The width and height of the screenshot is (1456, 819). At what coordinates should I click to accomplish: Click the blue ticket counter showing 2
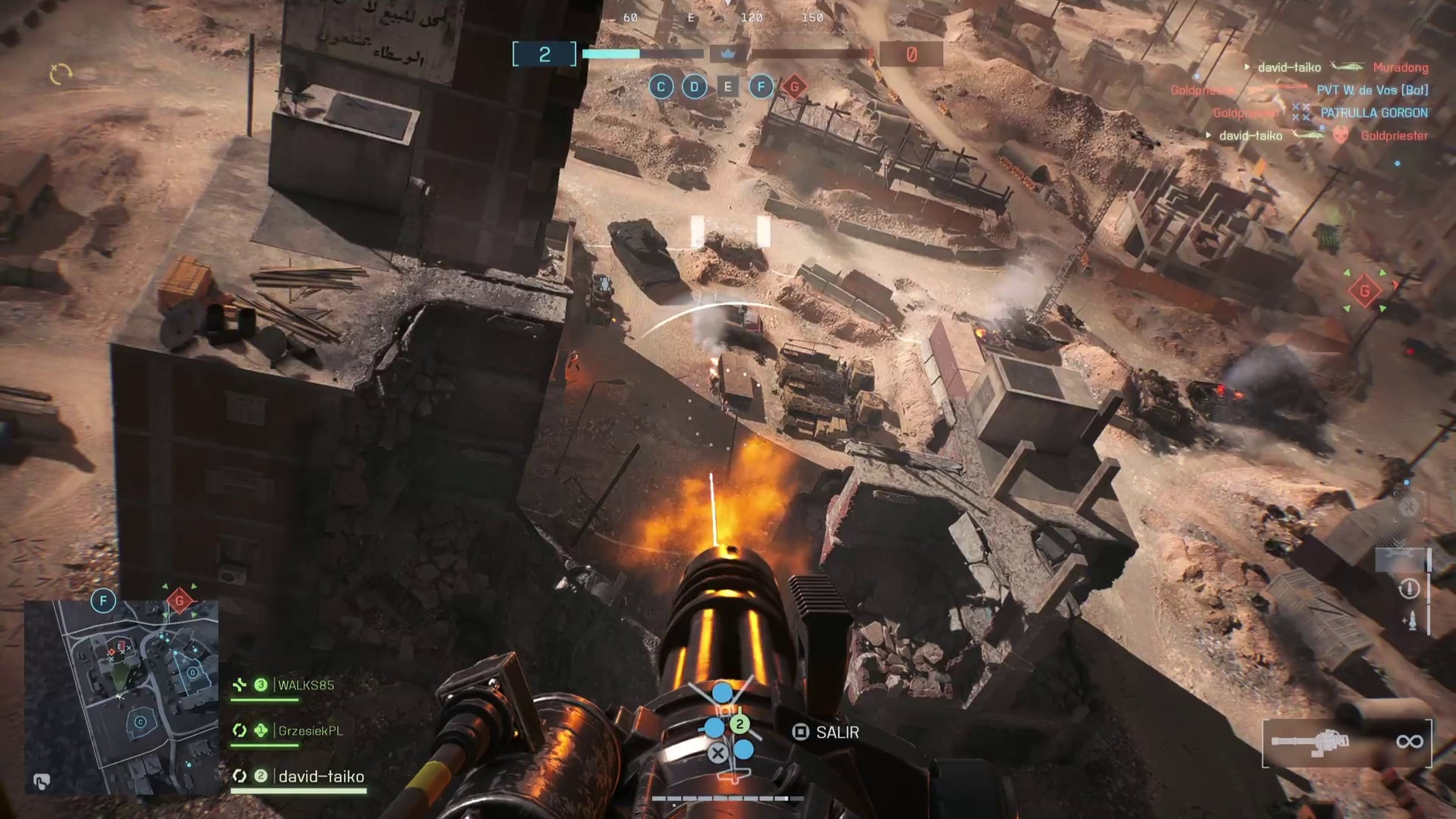(544, 53)
